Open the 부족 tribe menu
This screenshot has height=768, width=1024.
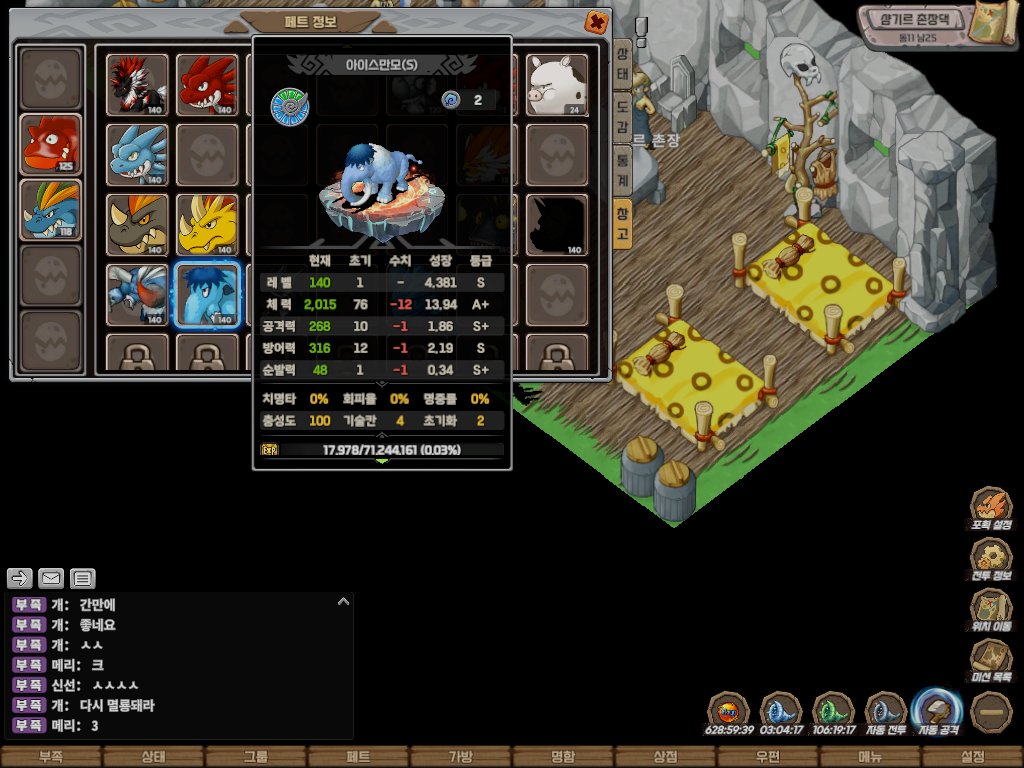coord(51,757)
